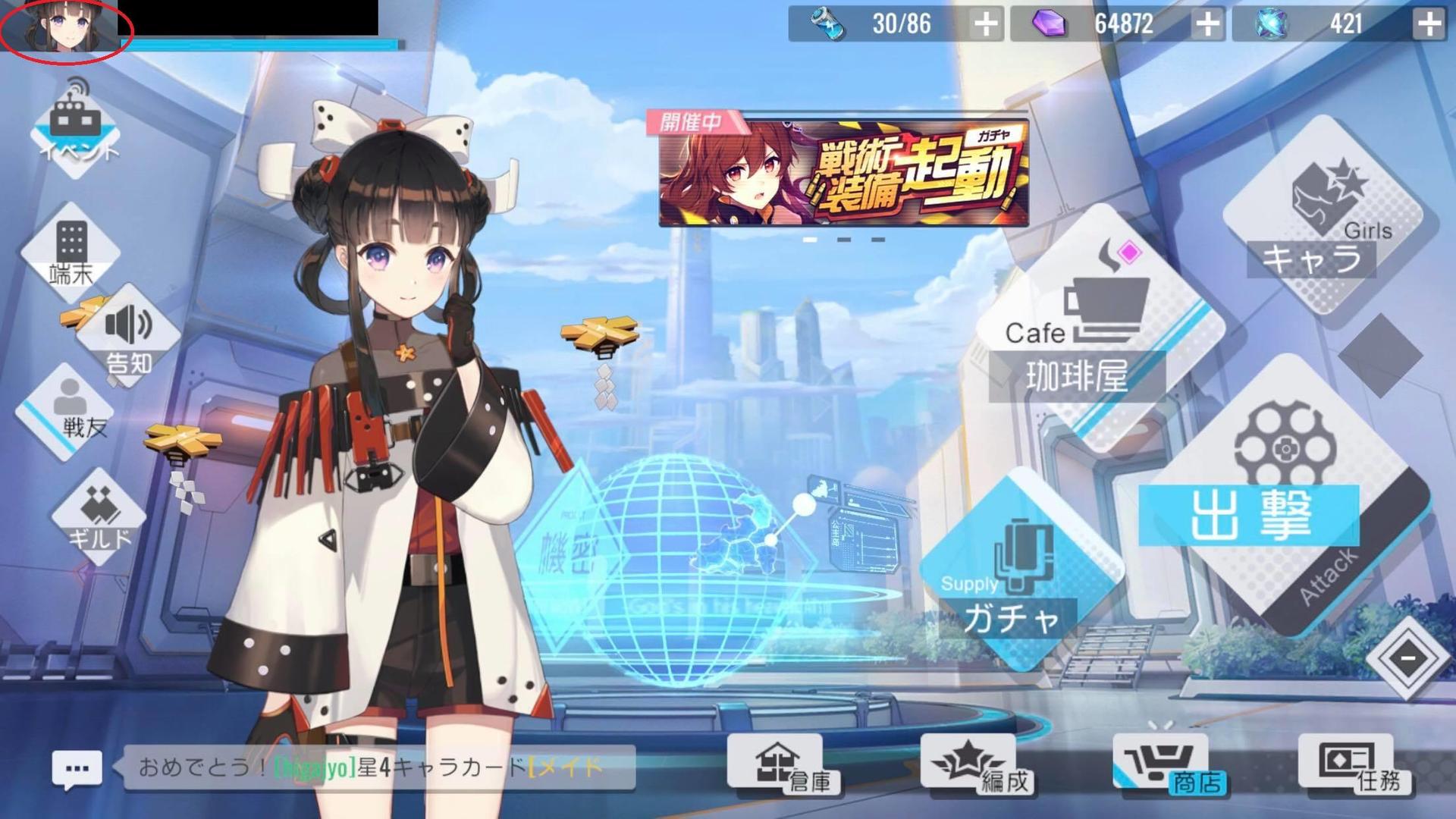Open announcements via the 告知 speaker icon
The width and height of the screenshot is (1456, 819).
click(x=129, y=337)
